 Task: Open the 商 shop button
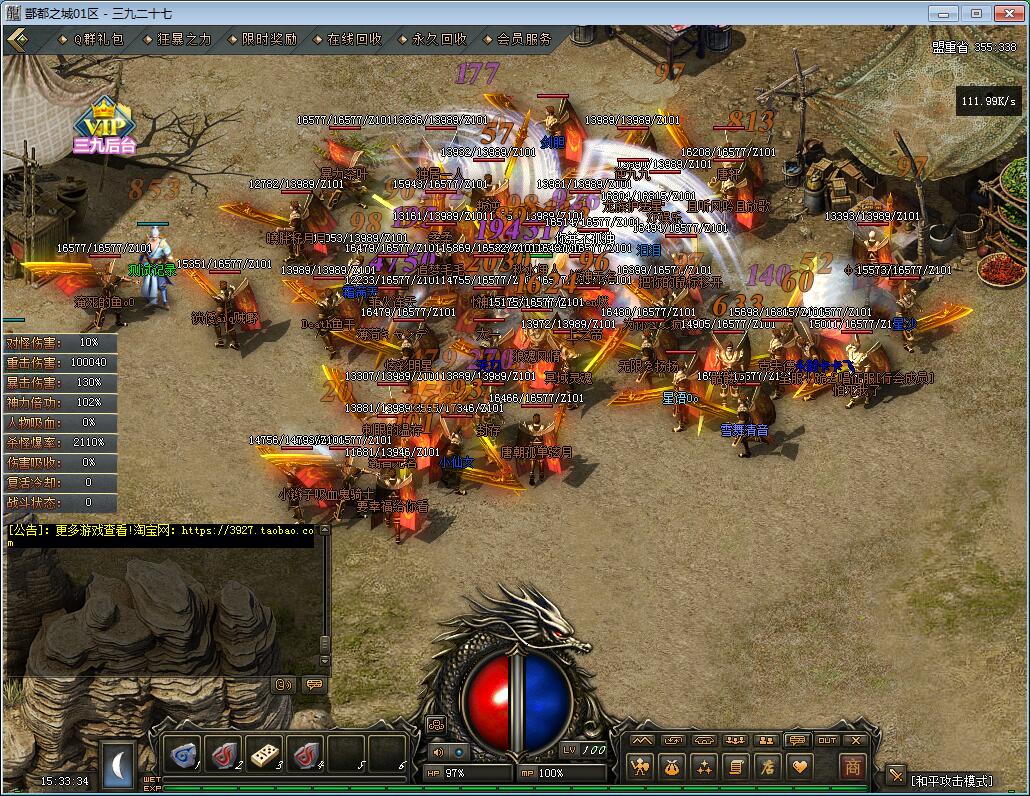(x=852, y=767)
